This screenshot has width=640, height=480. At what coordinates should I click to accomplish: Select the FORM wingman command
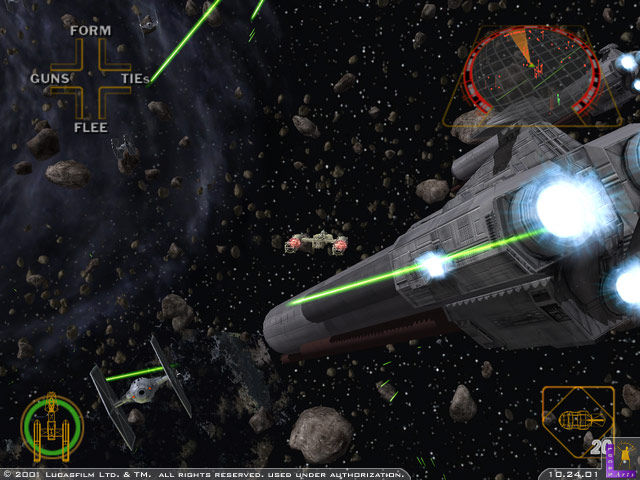[x=90, y=30]
